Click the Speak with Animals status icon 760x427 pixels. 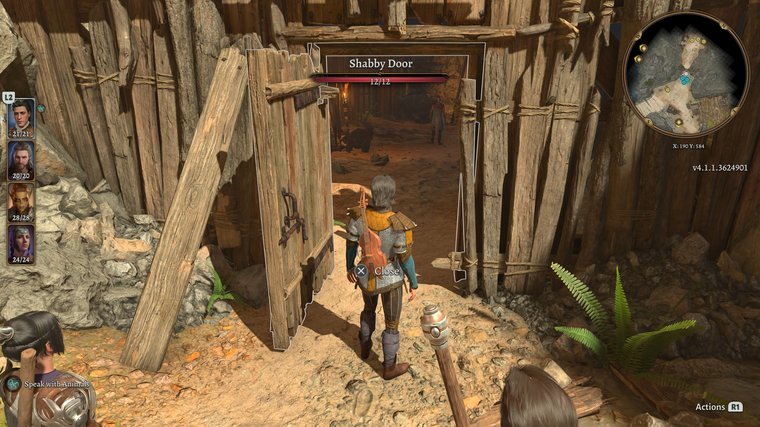(x=13, y=383)
